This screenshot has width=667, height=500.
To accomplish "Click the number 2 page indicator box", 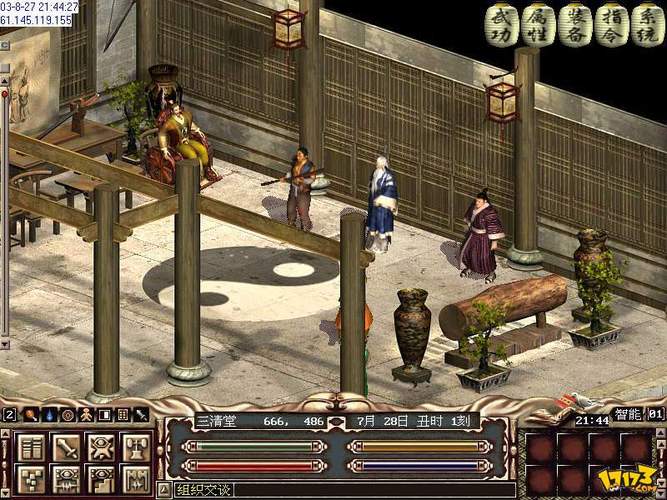I will click(x=10, y=414).
